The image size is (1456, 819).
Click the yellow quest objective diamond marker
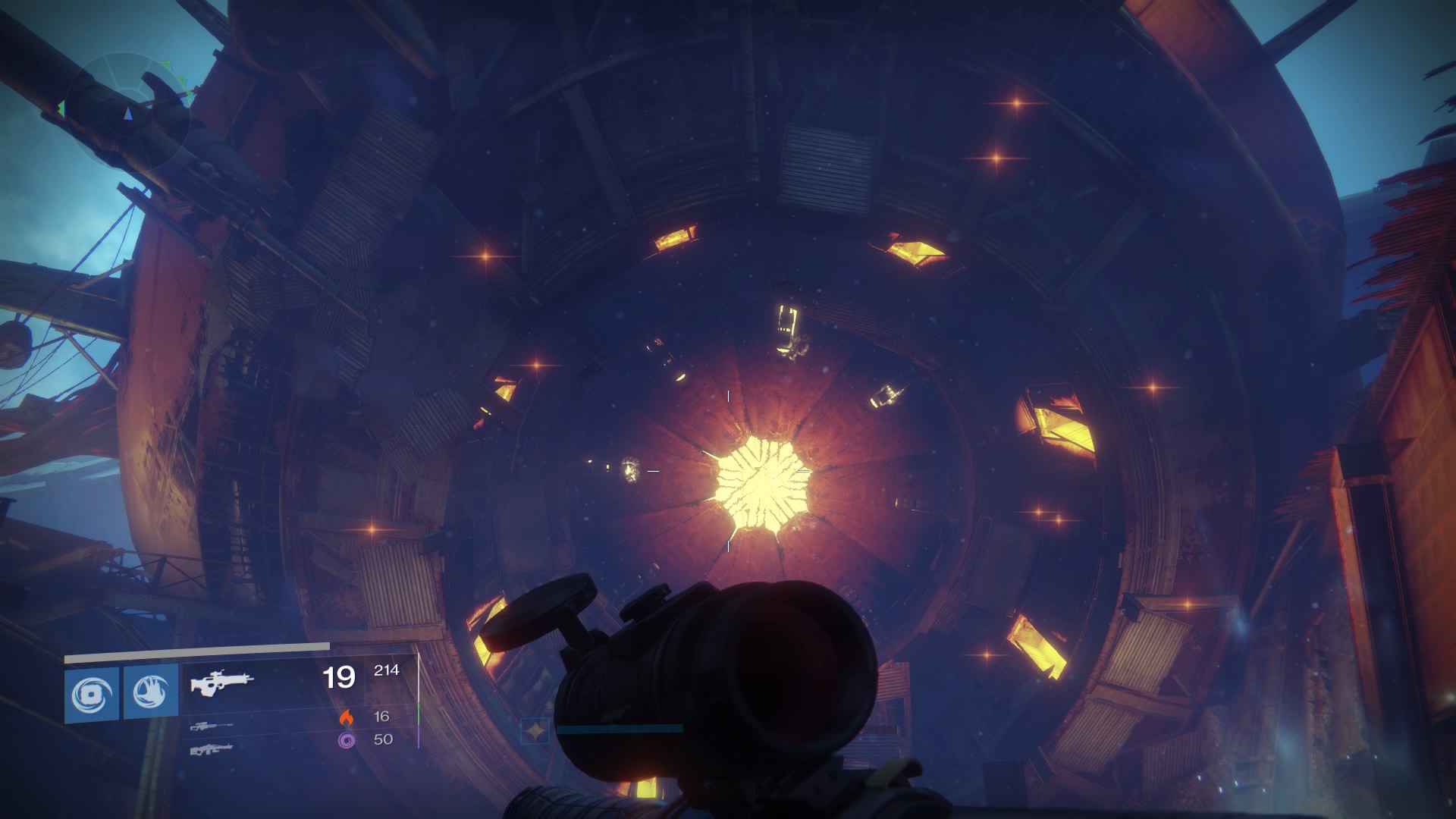point(535,729)
